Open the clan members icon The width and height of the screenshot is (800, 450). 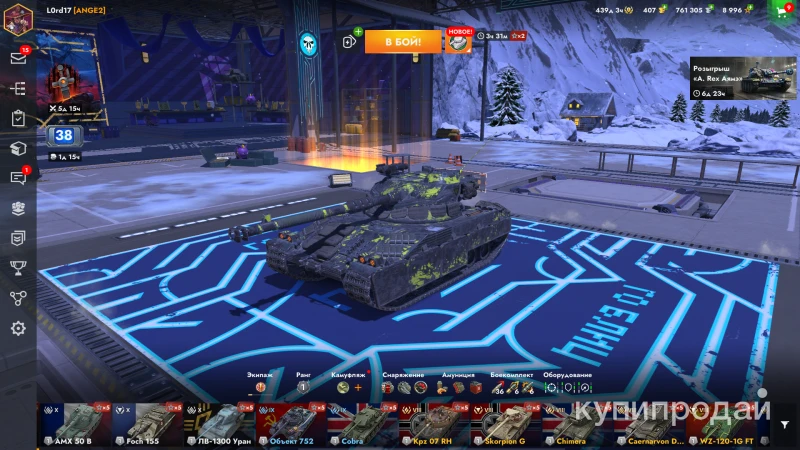[18, 208]
